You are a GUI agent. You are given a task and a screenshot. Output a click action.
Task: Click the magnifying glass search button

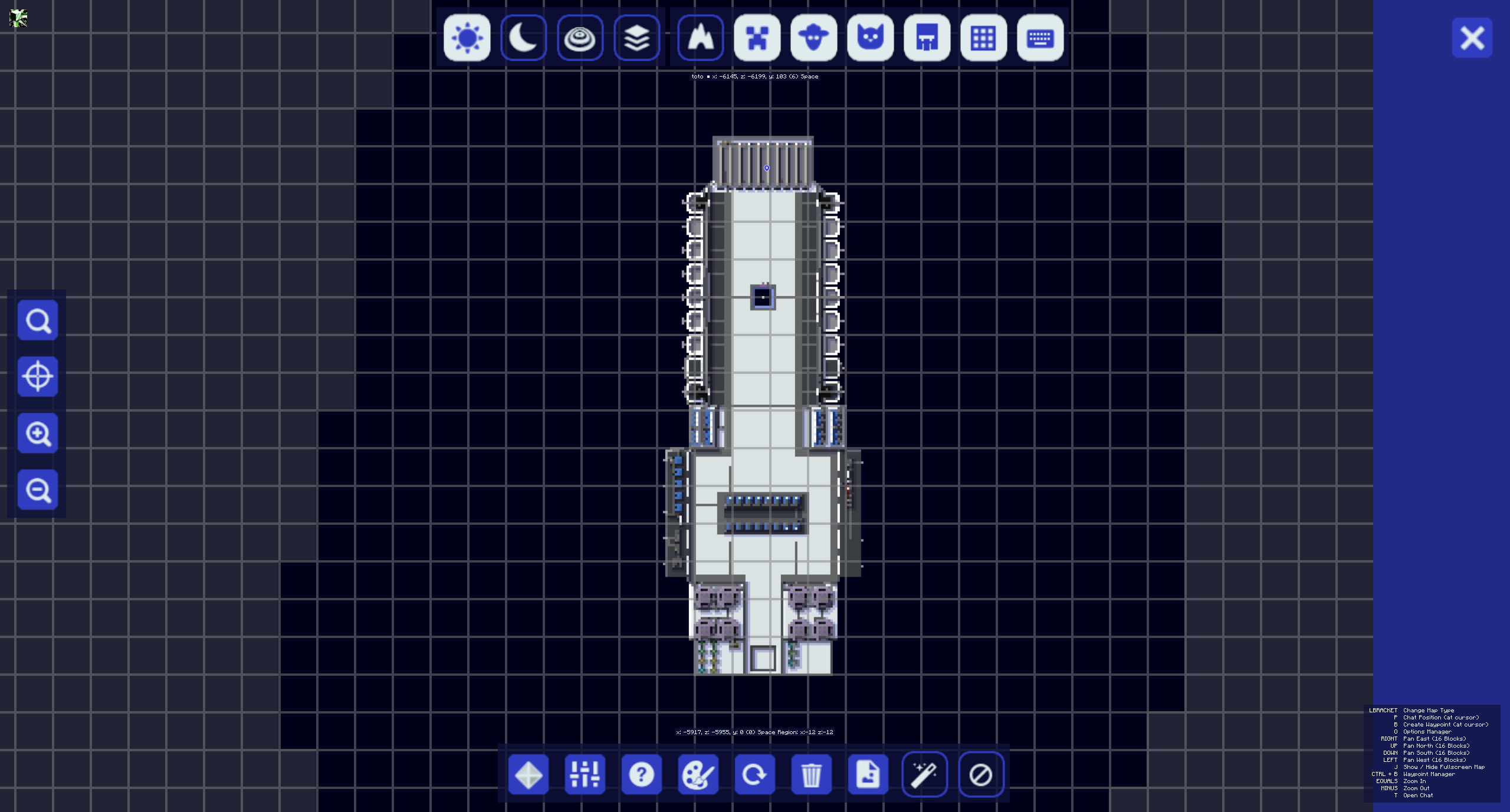point(38,320)
